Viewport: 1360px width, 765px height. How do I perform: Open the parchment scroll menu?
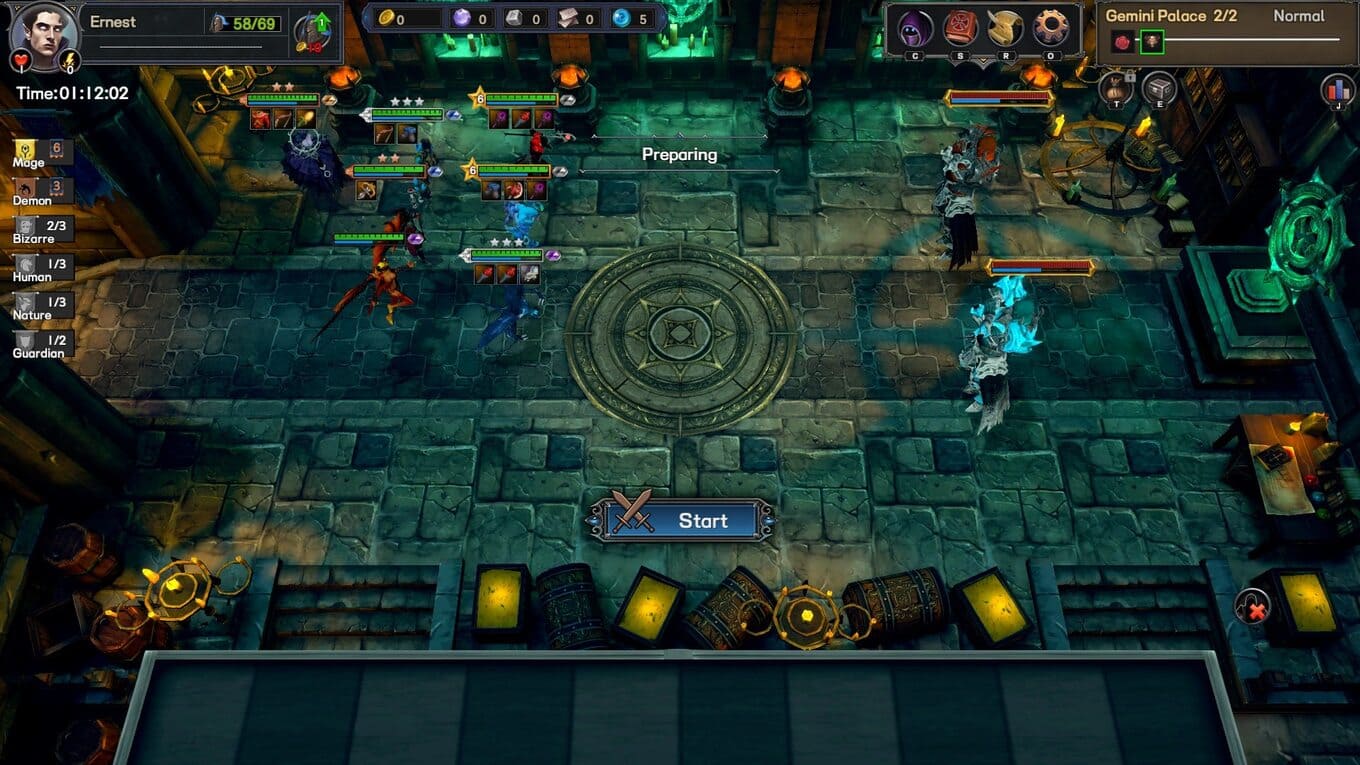tap(1005, 29)
